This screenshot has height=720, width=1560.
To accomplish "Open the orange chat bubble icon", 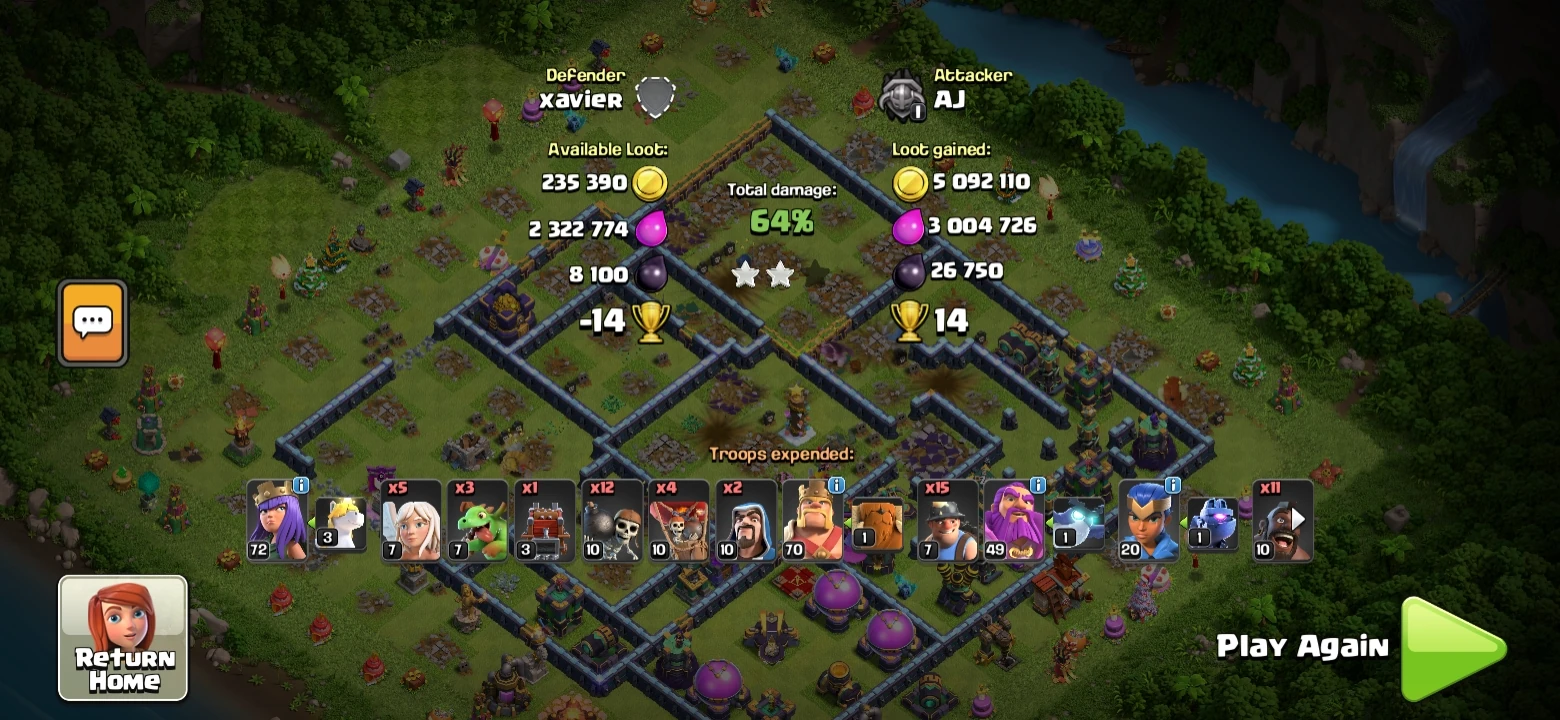I will pos(92,322).
